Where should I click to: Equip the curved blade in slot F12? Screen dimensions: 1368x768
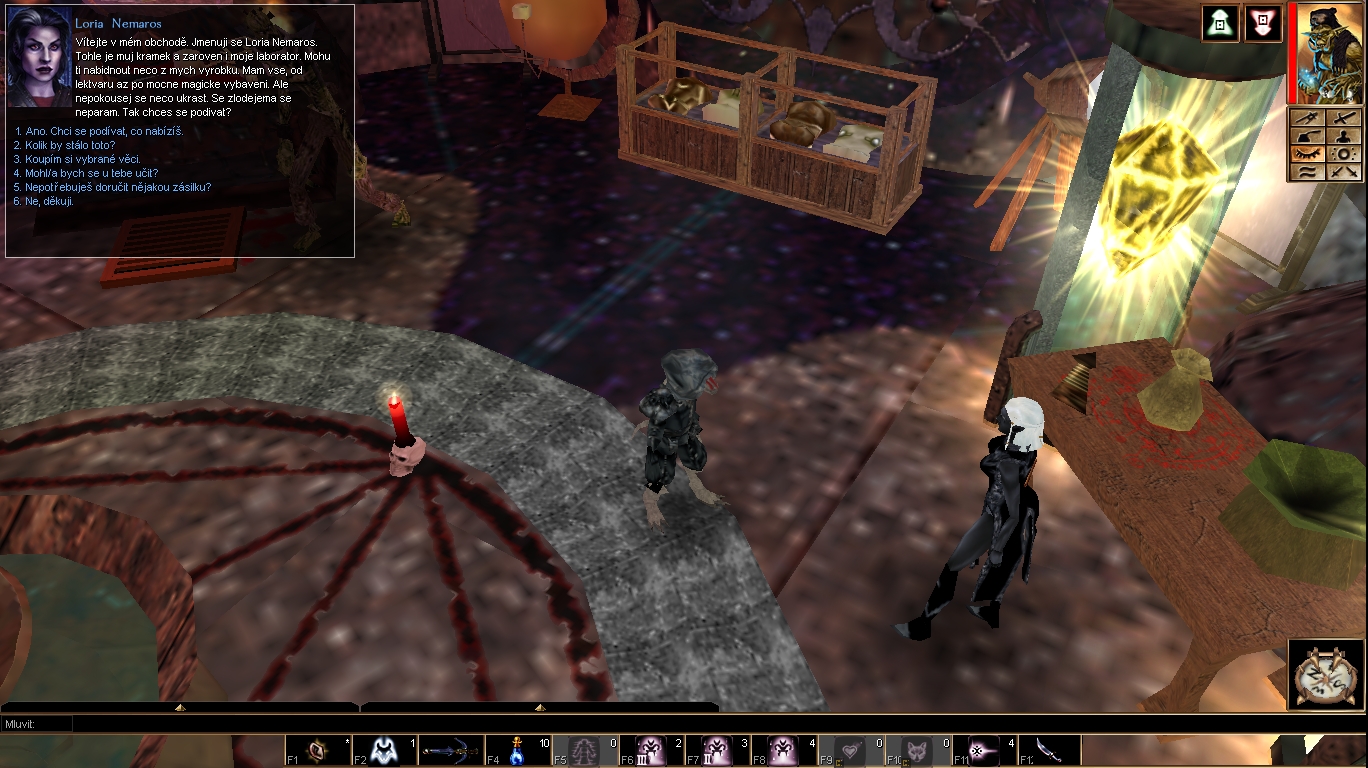click(x=1050, y=751)
